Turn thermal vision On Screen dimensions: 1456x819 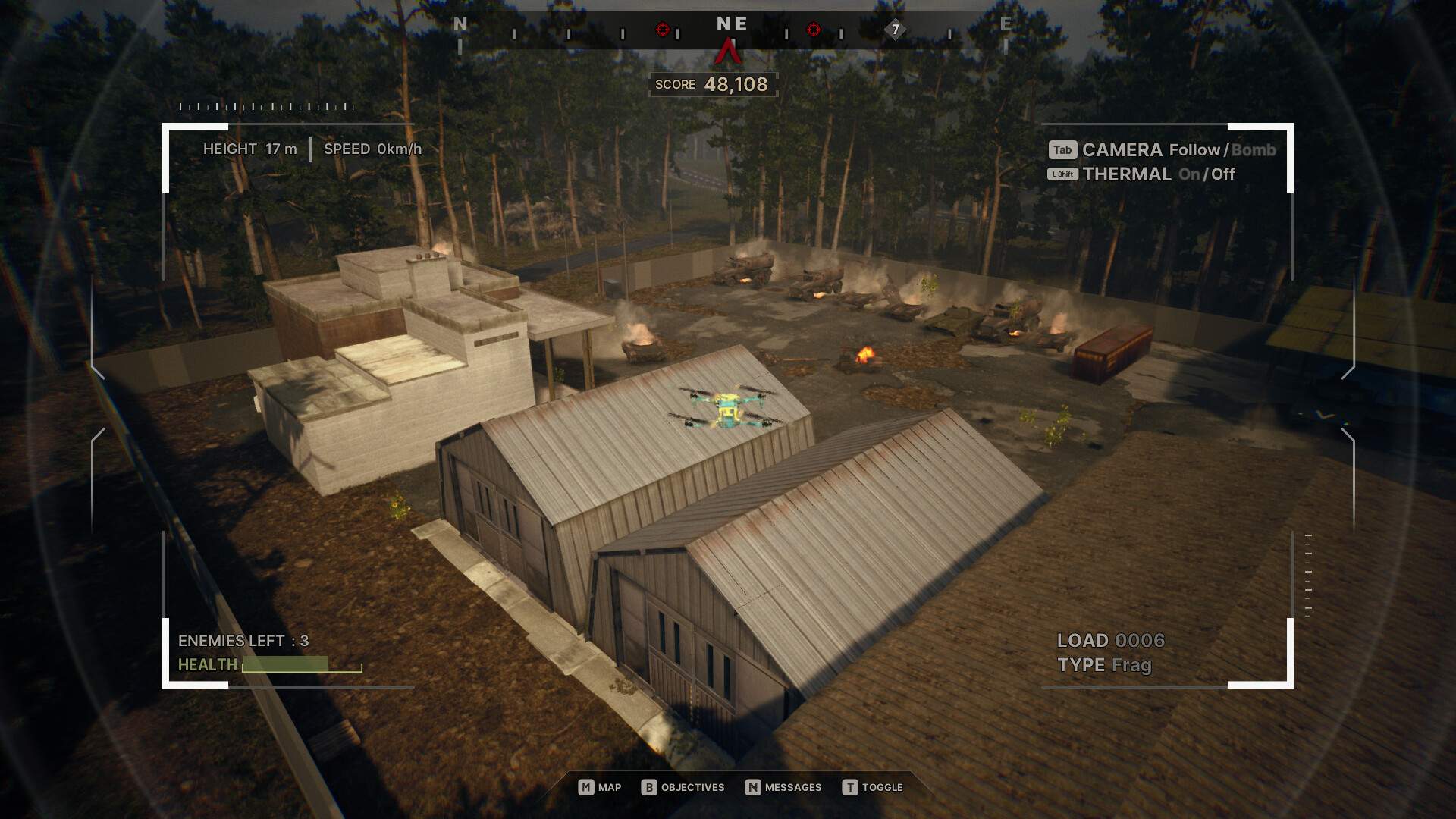(x=1189, y=174)
